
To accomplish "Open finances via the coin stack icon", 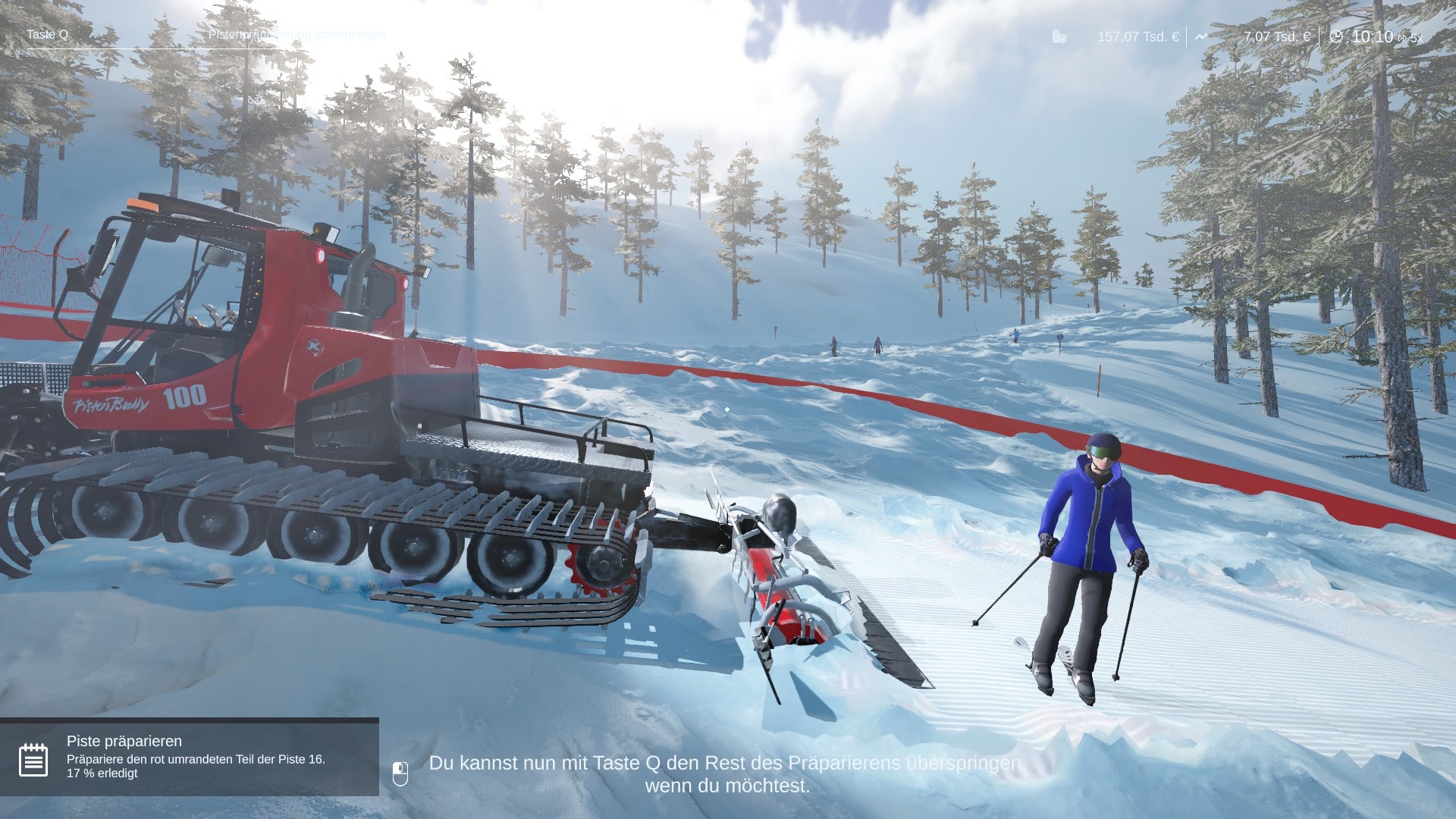I will coord(1059,36).
